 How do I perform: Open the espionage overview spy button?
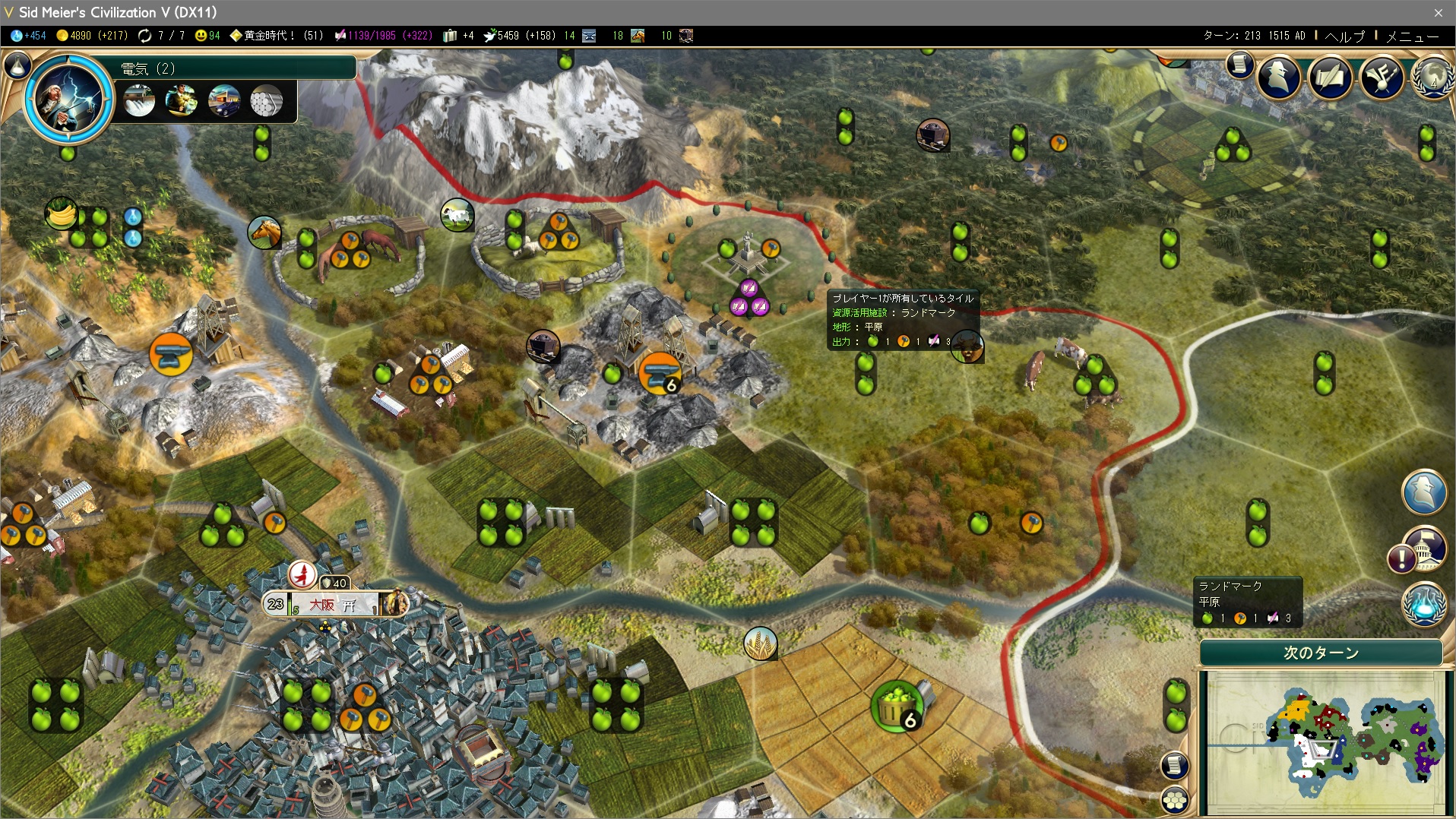click(x=1280, y=76)
